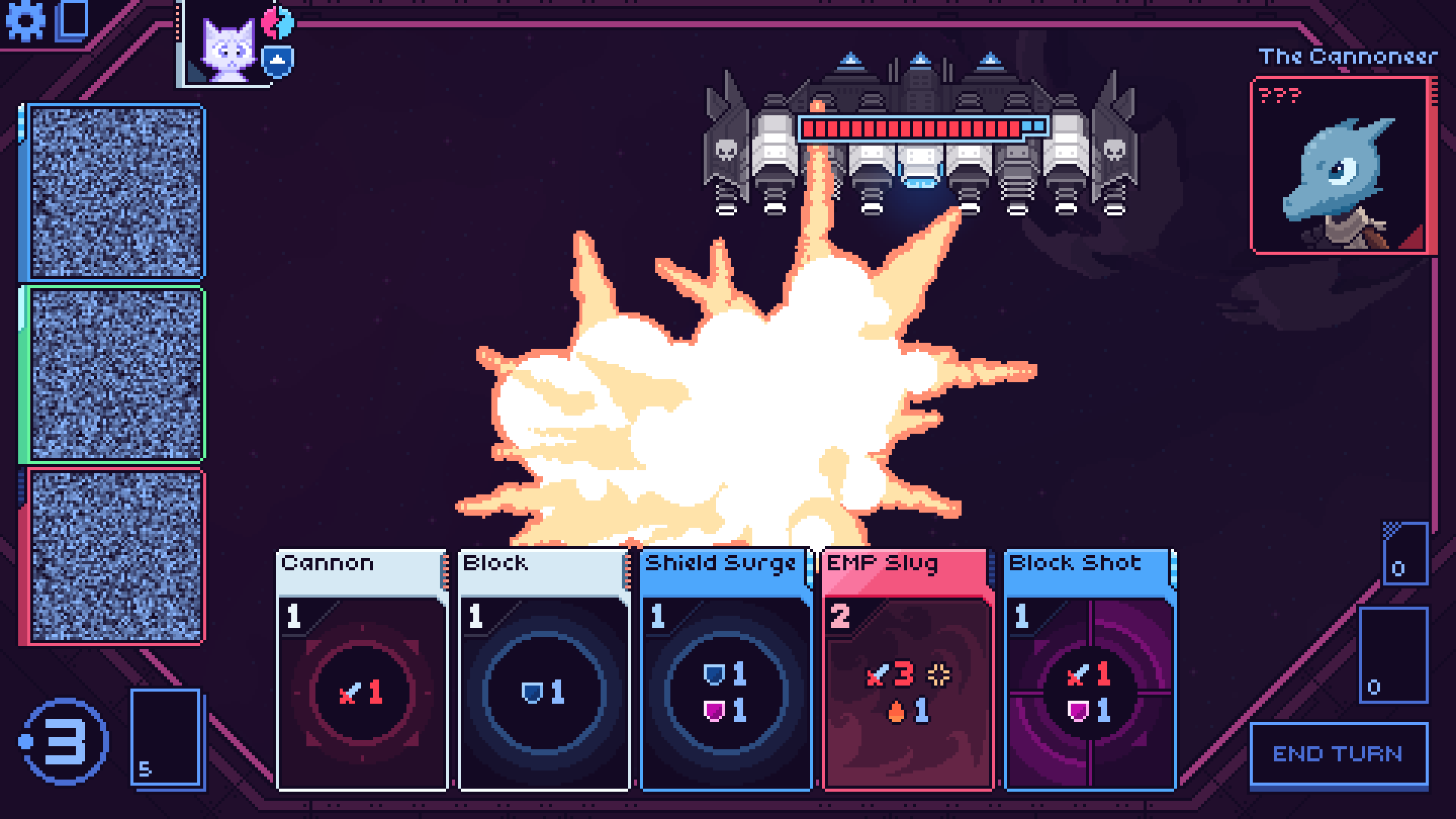
Task: Play the EMP Slug card
Action: click(908, 670)
